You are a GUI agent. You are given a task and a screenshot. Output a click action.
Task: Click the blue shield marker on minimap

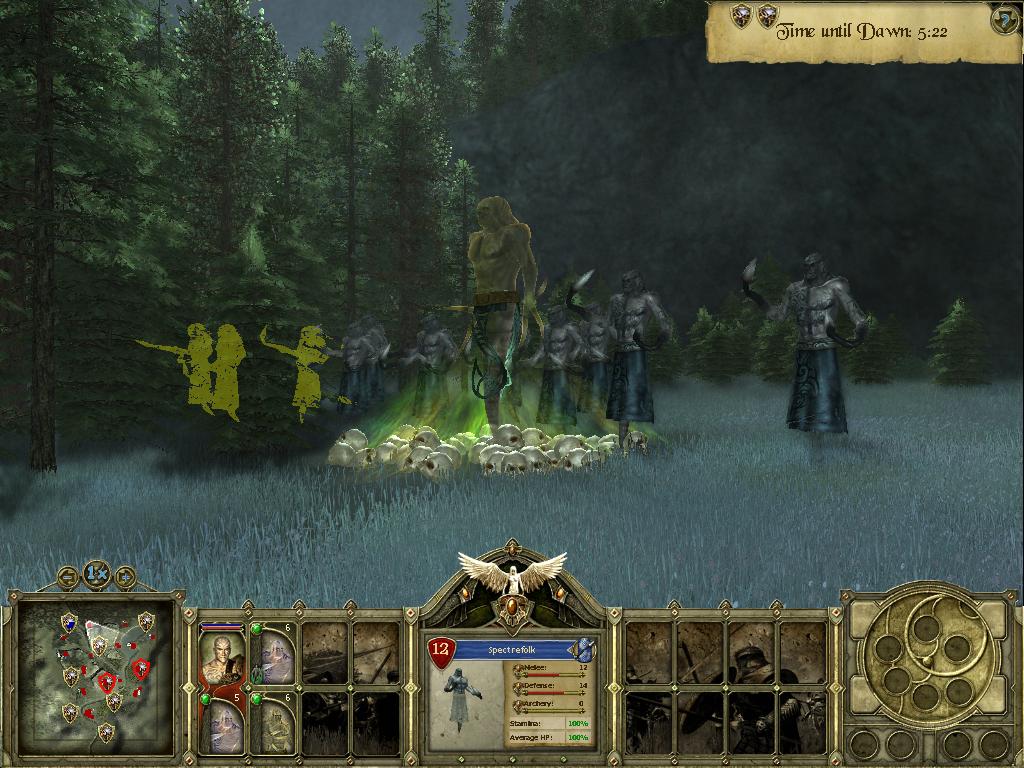(x=68, y=622)
